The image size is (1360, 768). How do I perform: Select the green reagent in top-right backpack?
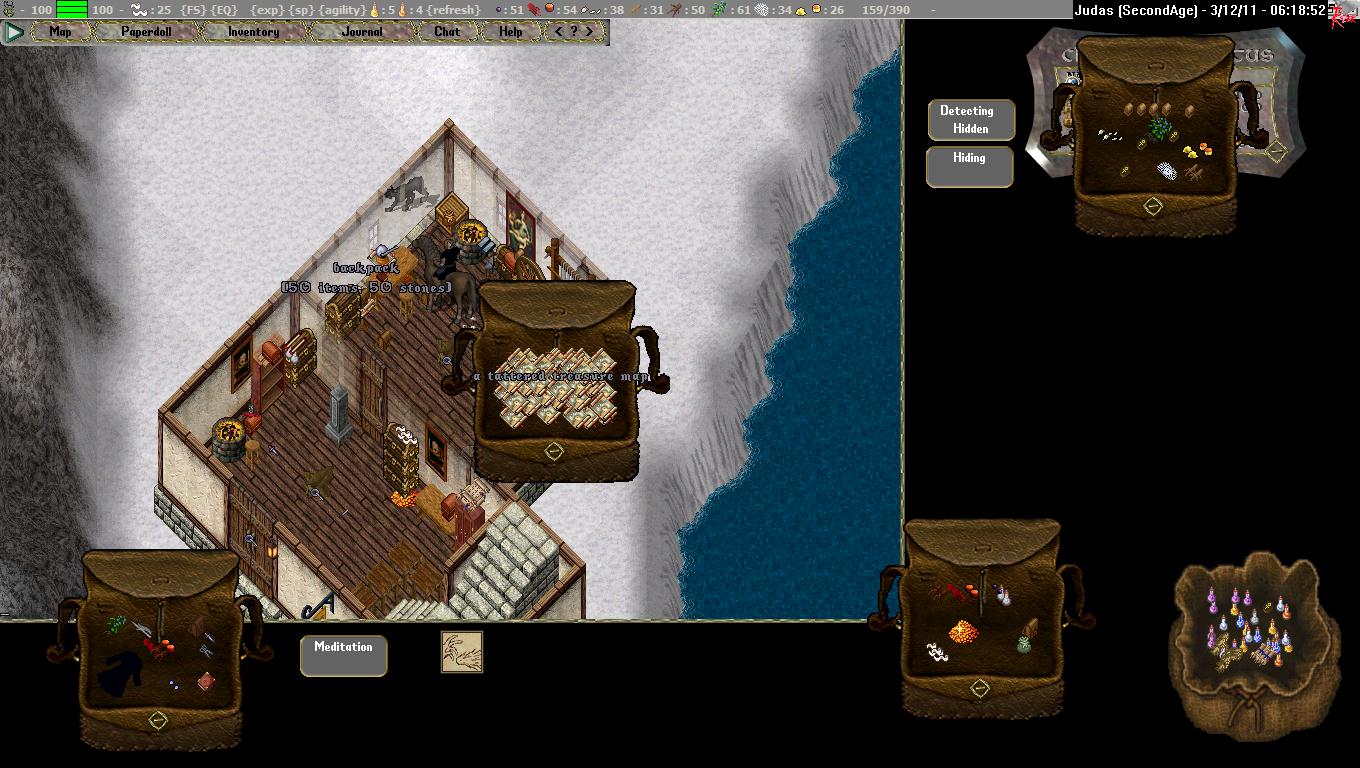click(x=1158, y=128)
